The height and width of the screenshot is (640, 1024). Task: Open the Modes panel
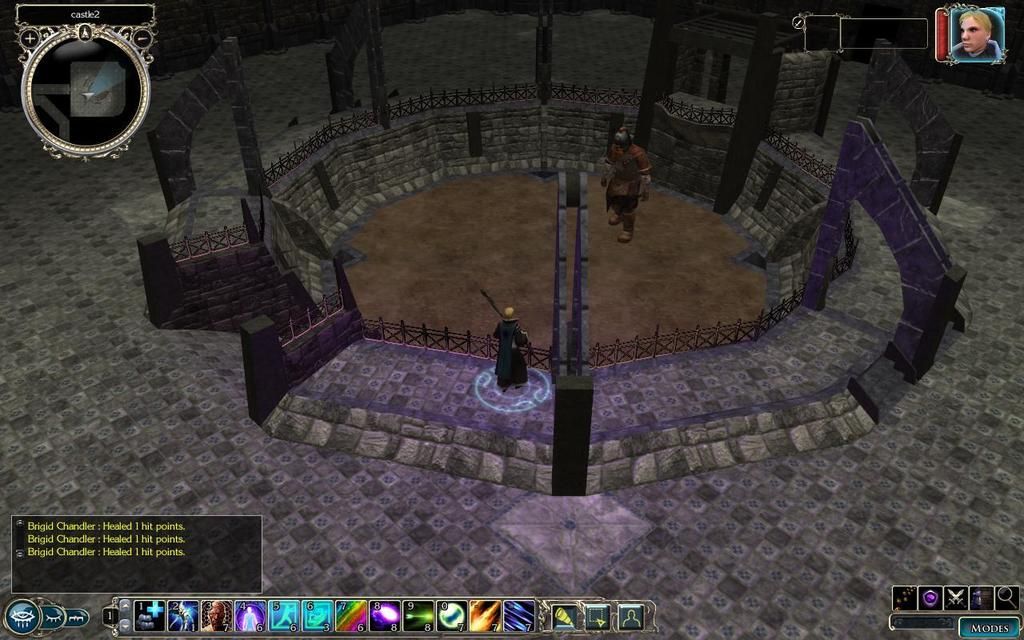[989, 627]
